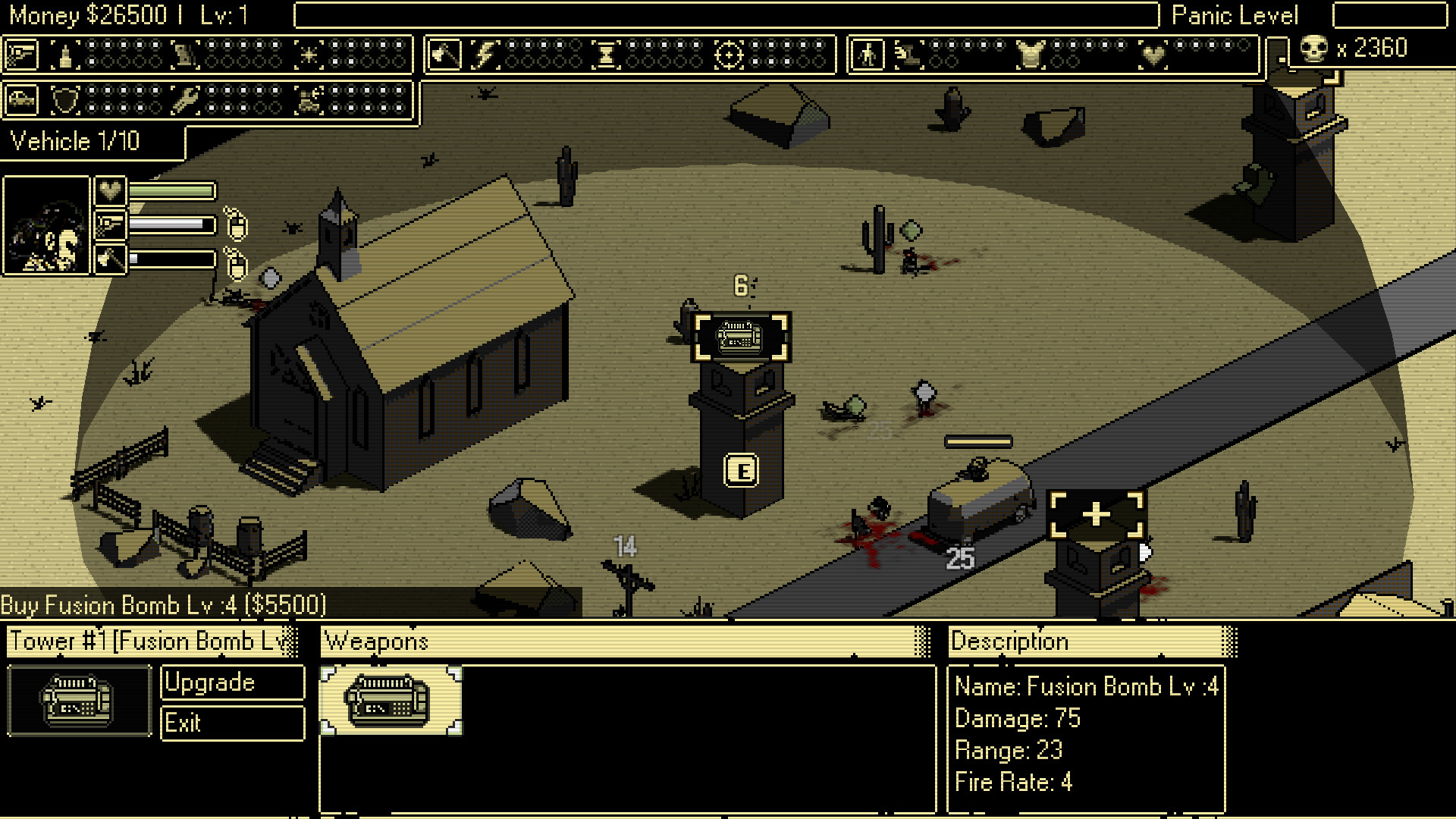
Task: Select the crosshair accuracy upgrade icon
Action: (x=730, y=53)
